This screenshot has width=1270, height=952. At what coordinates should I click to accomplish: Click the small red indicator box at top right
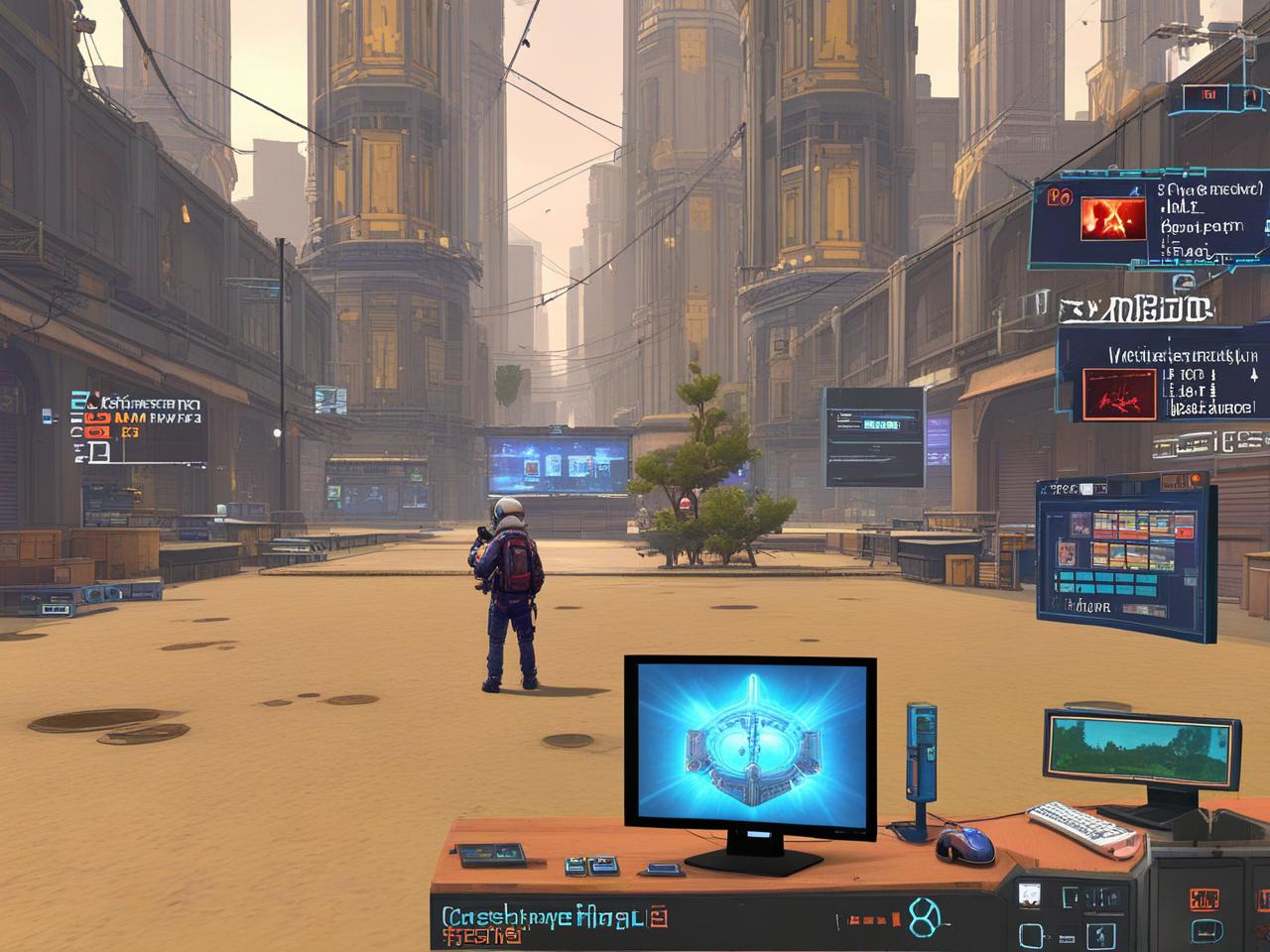pos(1208,95)
